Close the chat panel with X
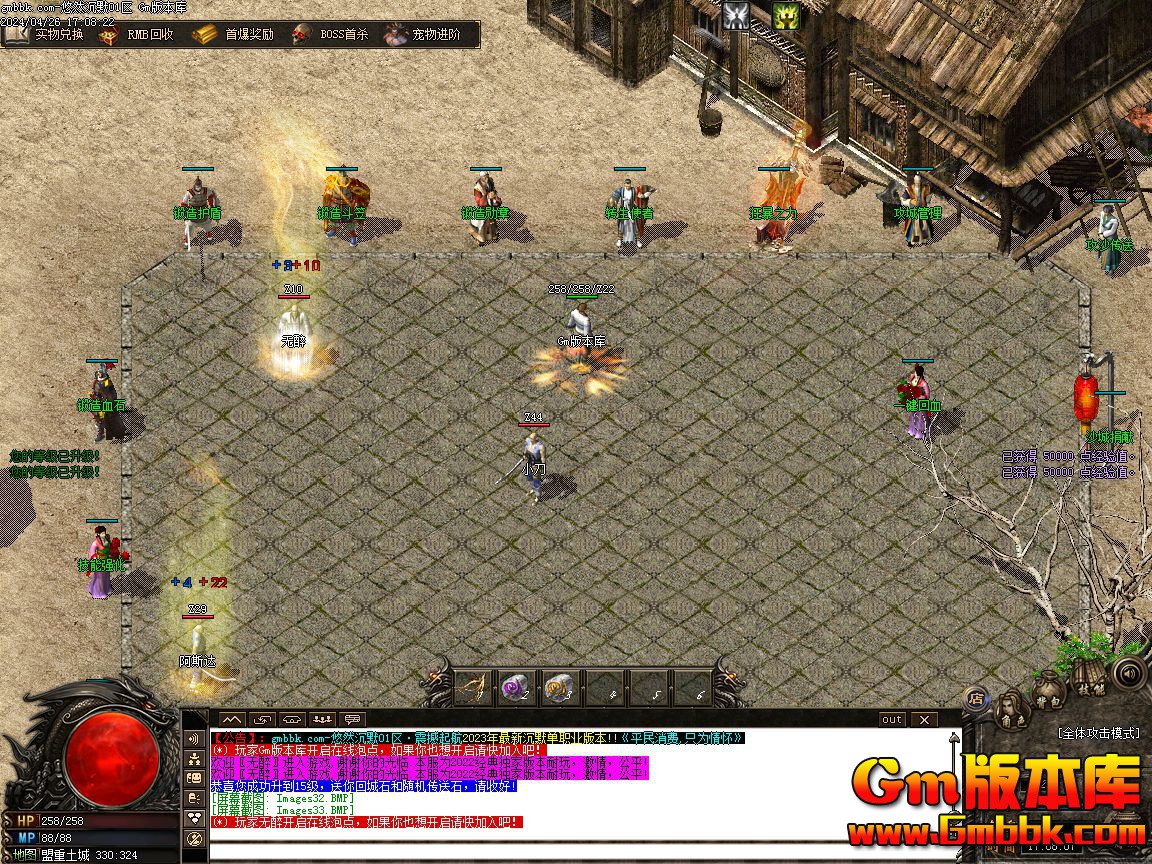 coord(925,719)
